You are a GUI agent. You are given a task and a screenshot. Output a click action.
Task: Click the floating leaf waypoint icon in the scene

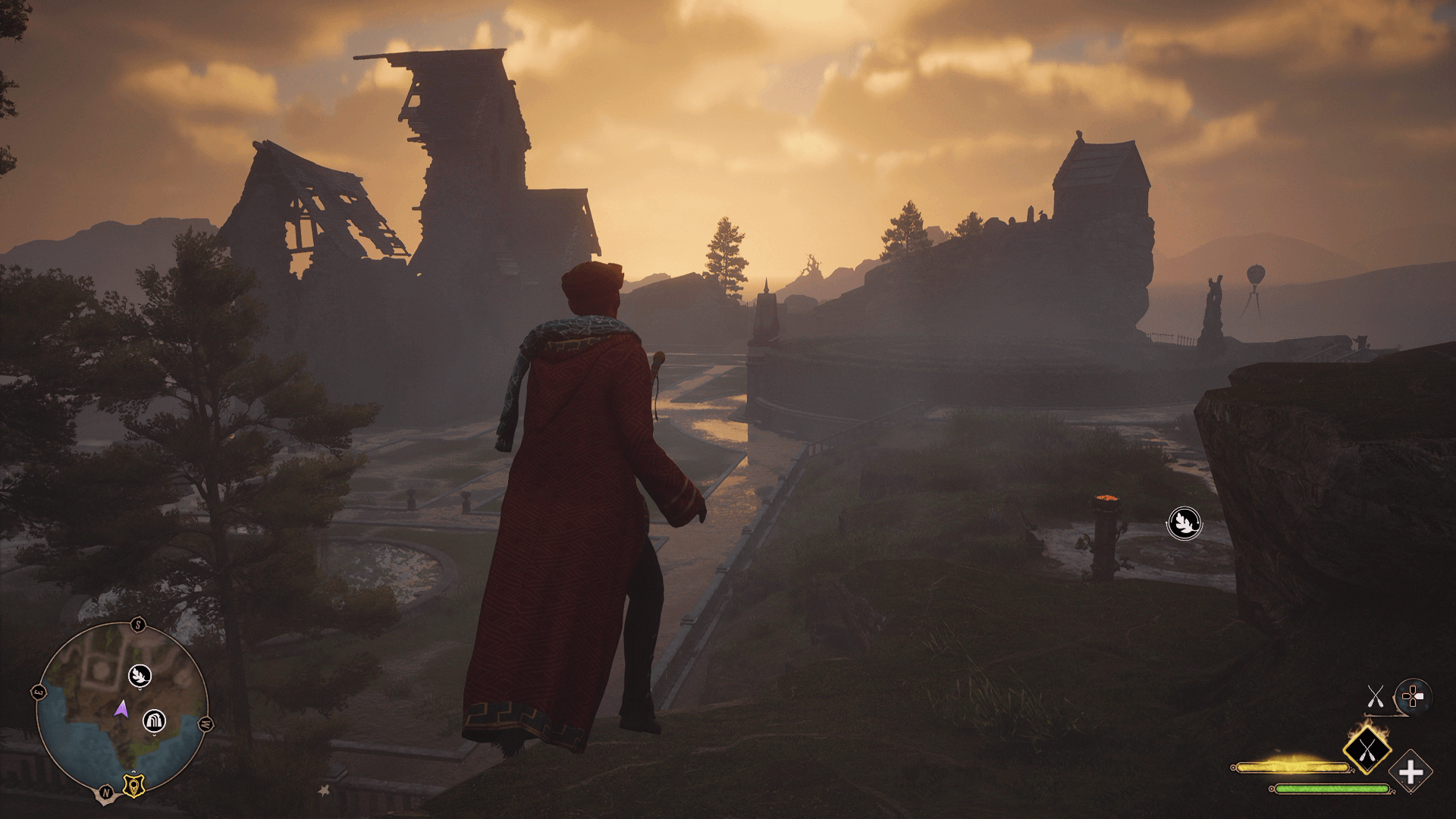click(1183, 523)
